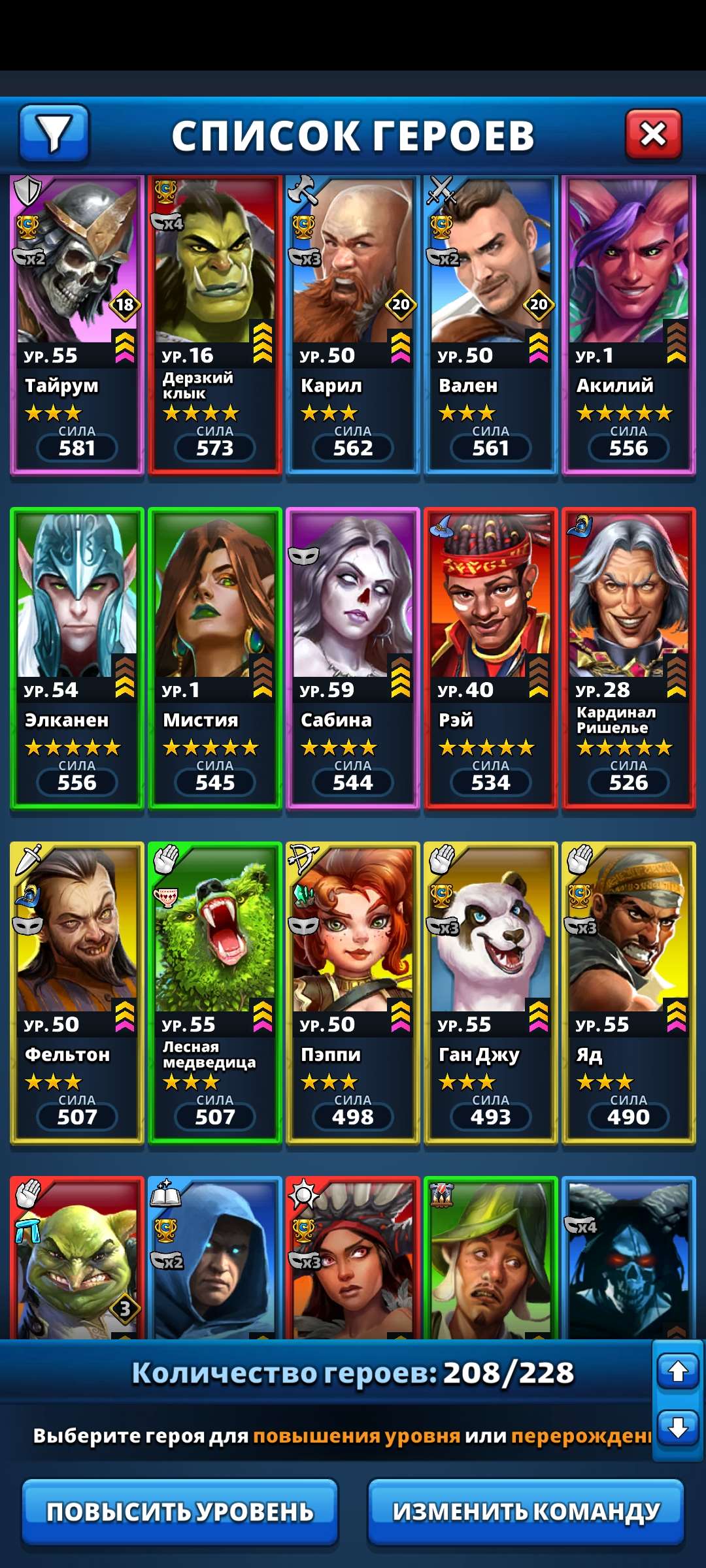Choose the Мистия hero card

(x=215, y=659)
